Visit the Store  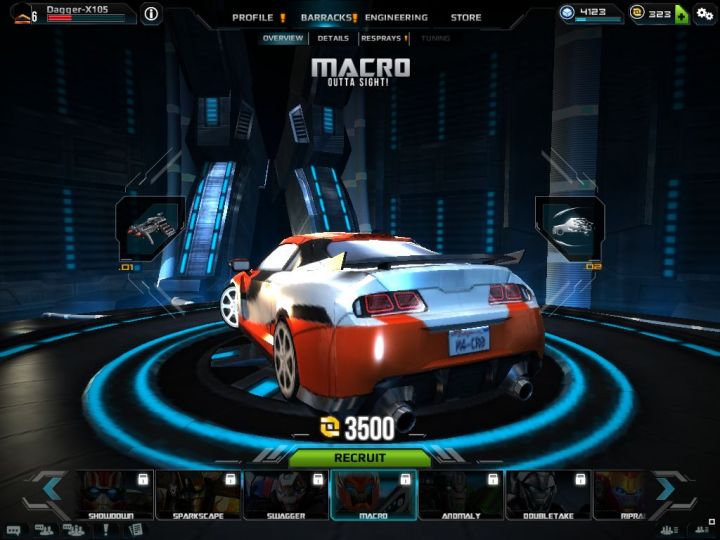(x=465, y=17)
